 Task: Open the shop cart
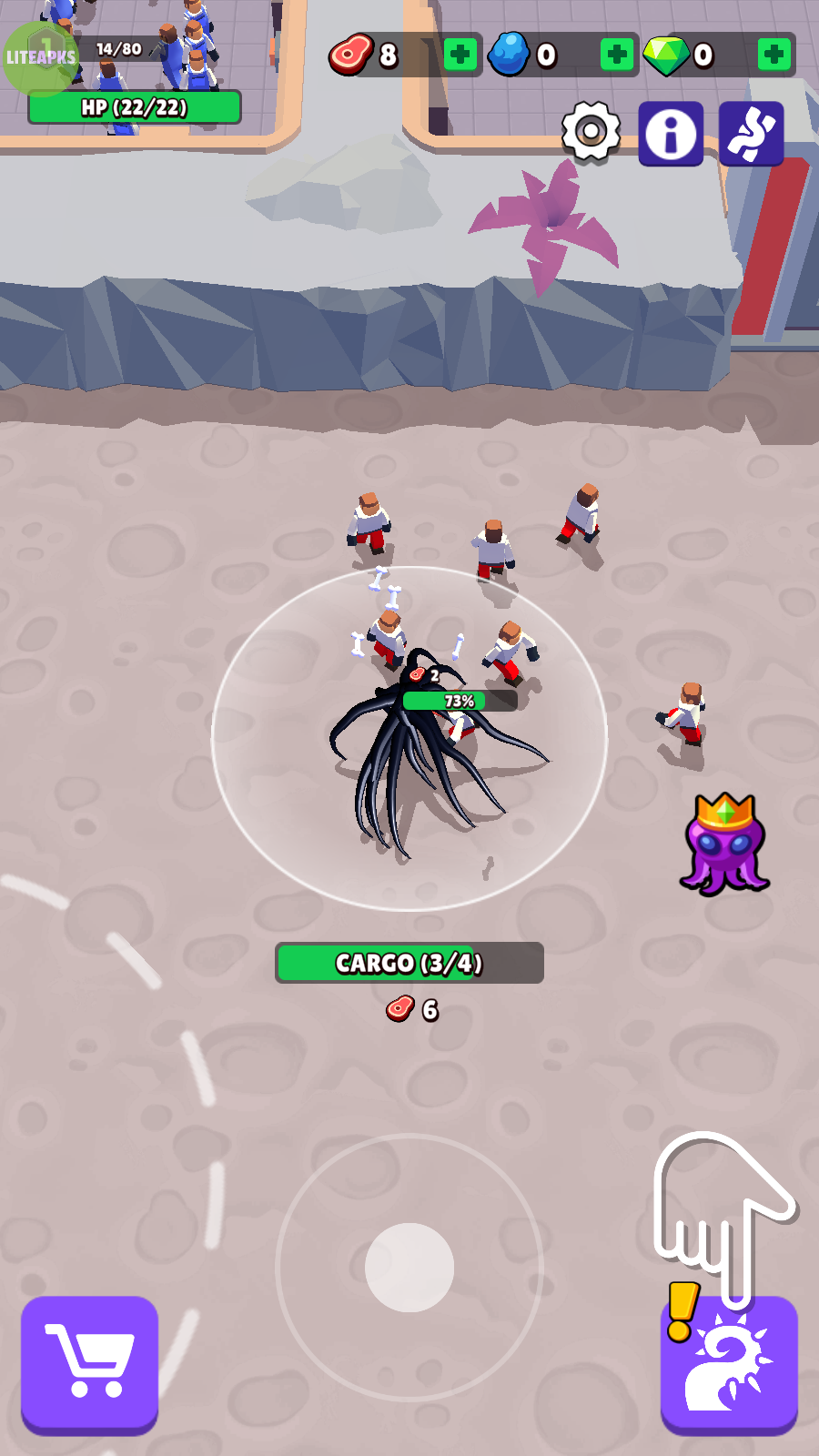coord(89,1362)
